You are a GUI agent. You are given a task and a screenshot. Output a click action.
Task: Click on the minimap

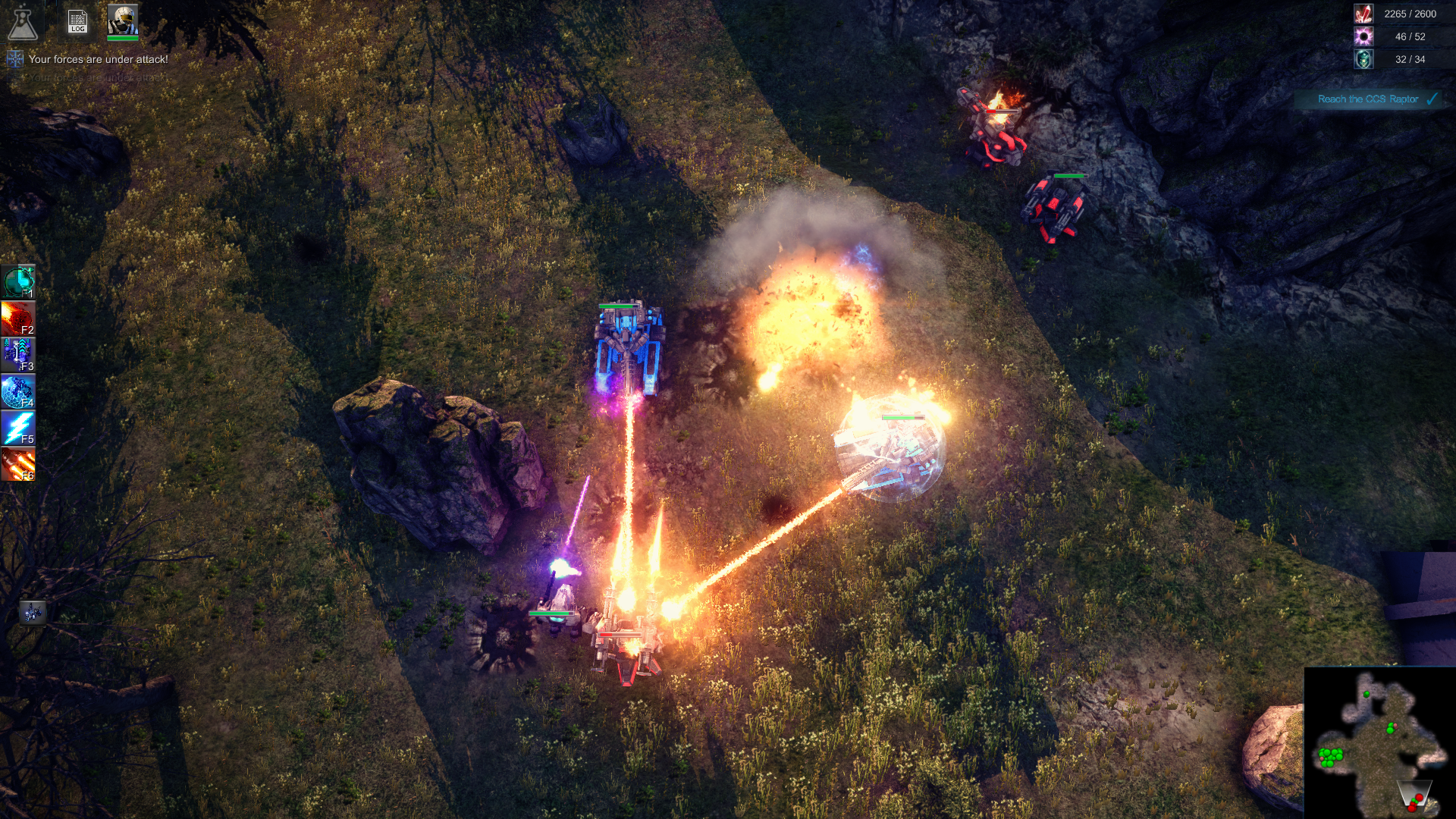click(x=1379, y=743)
